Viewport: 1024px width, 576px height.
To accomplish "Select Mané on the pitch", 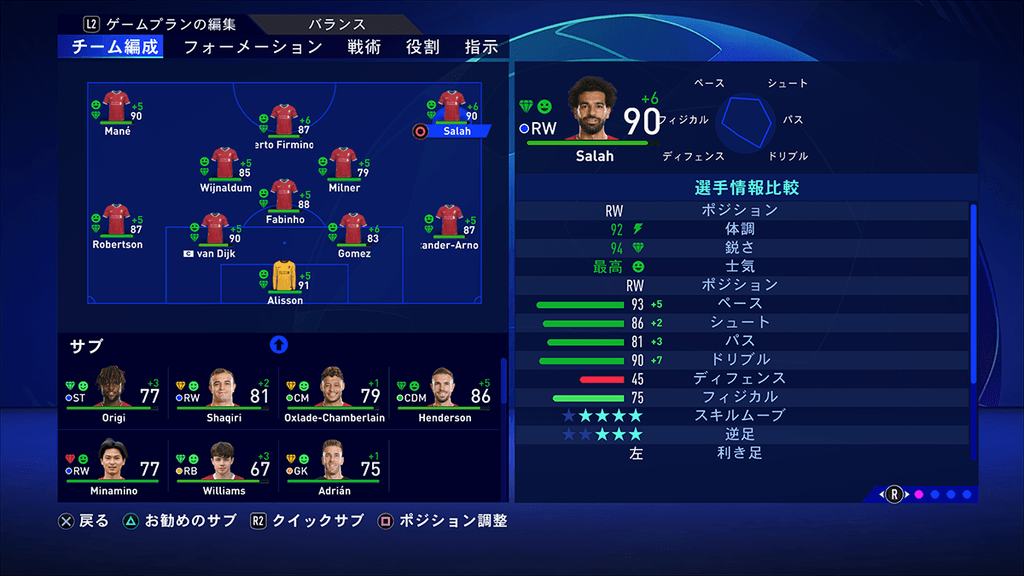I will coord(117,108).
